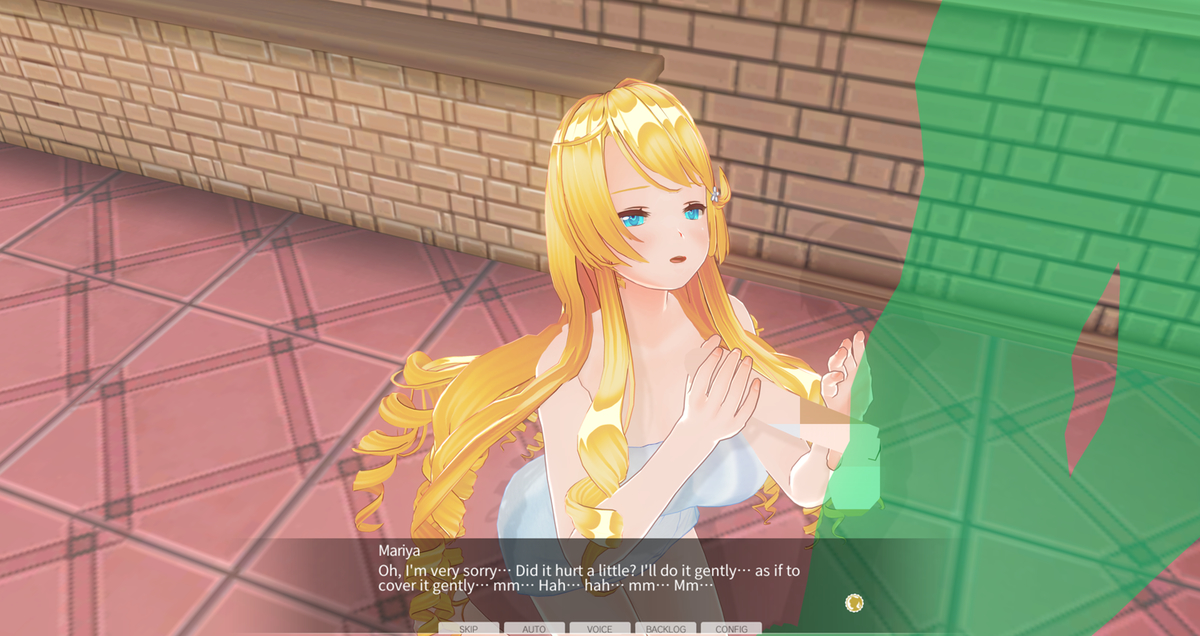Viewport: 1200px width, 636px height.
Task: Open the BACKLOG
Action: (x=666, y=629)
